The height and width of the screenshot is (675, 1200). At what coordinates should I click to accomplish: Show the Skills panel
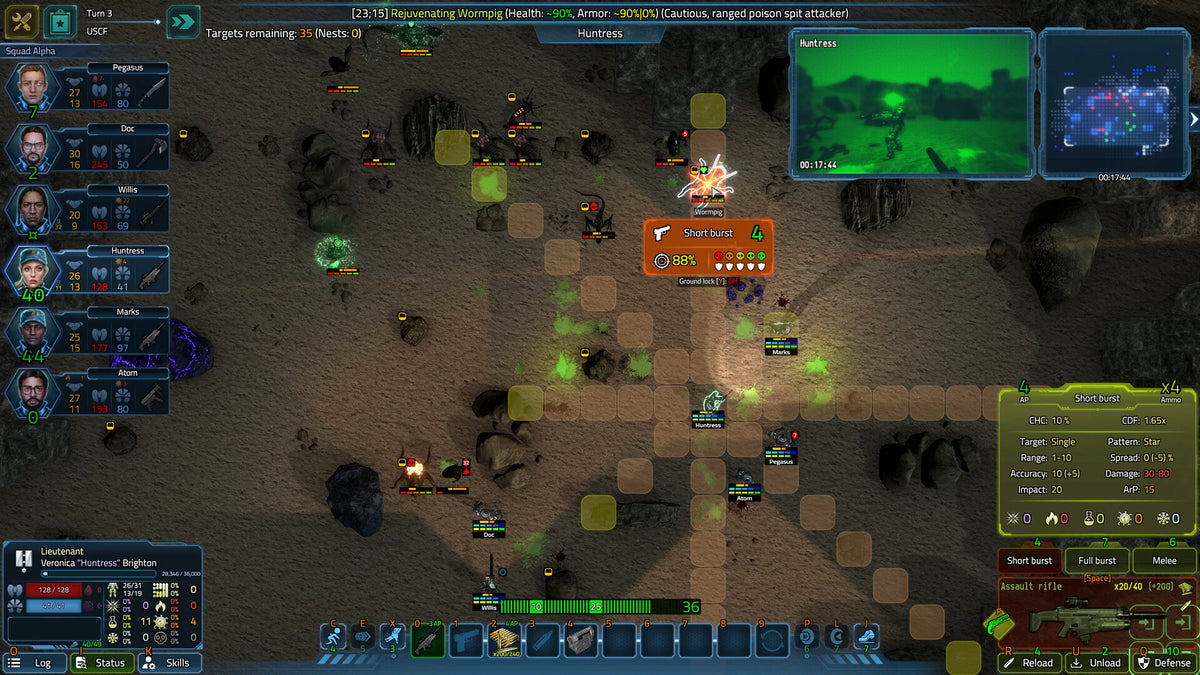[x=169, y=662]
